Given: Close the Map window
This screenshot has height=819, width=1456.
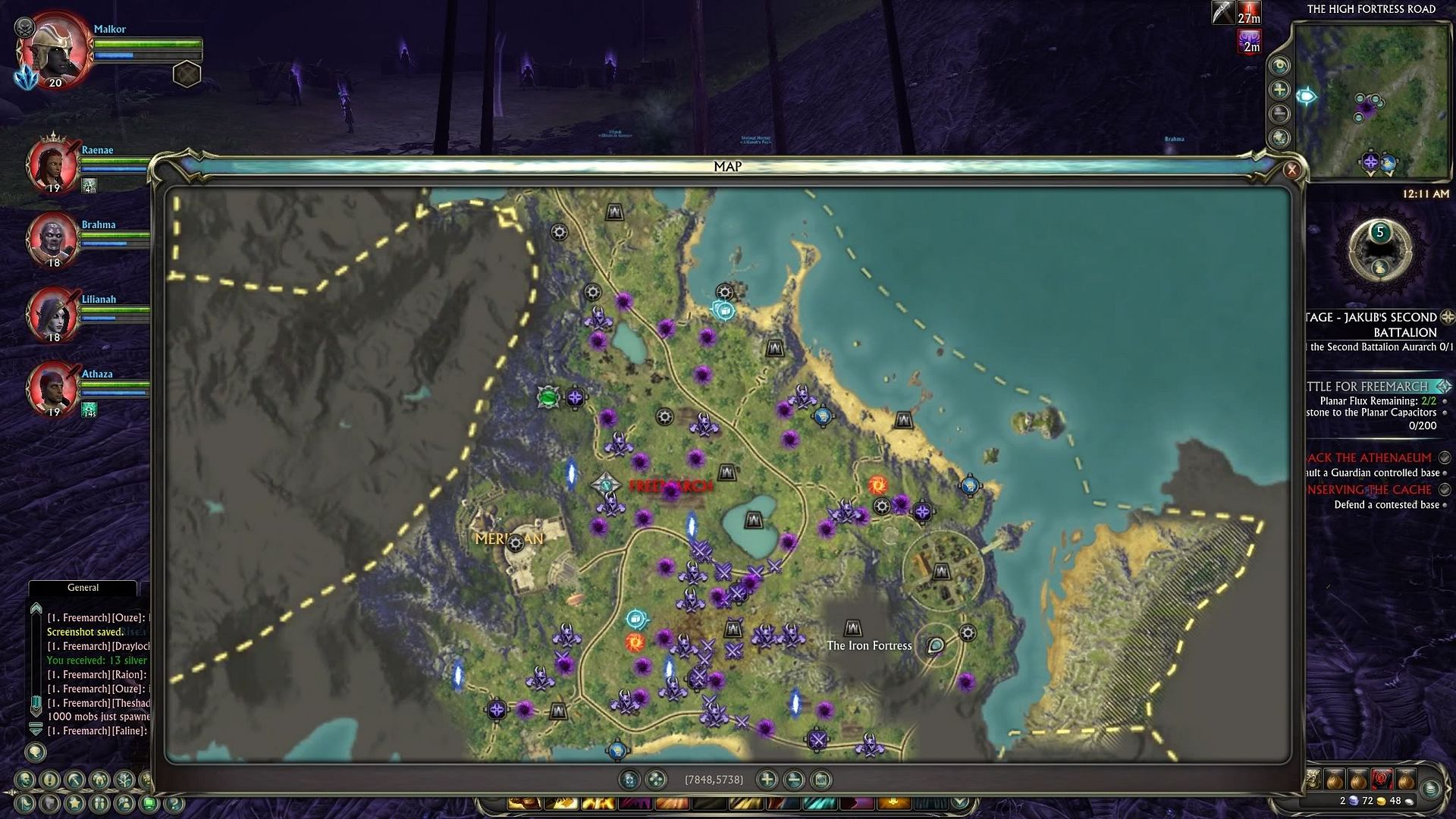Looking at the screenshot, I should click(x=1291, y=169).
